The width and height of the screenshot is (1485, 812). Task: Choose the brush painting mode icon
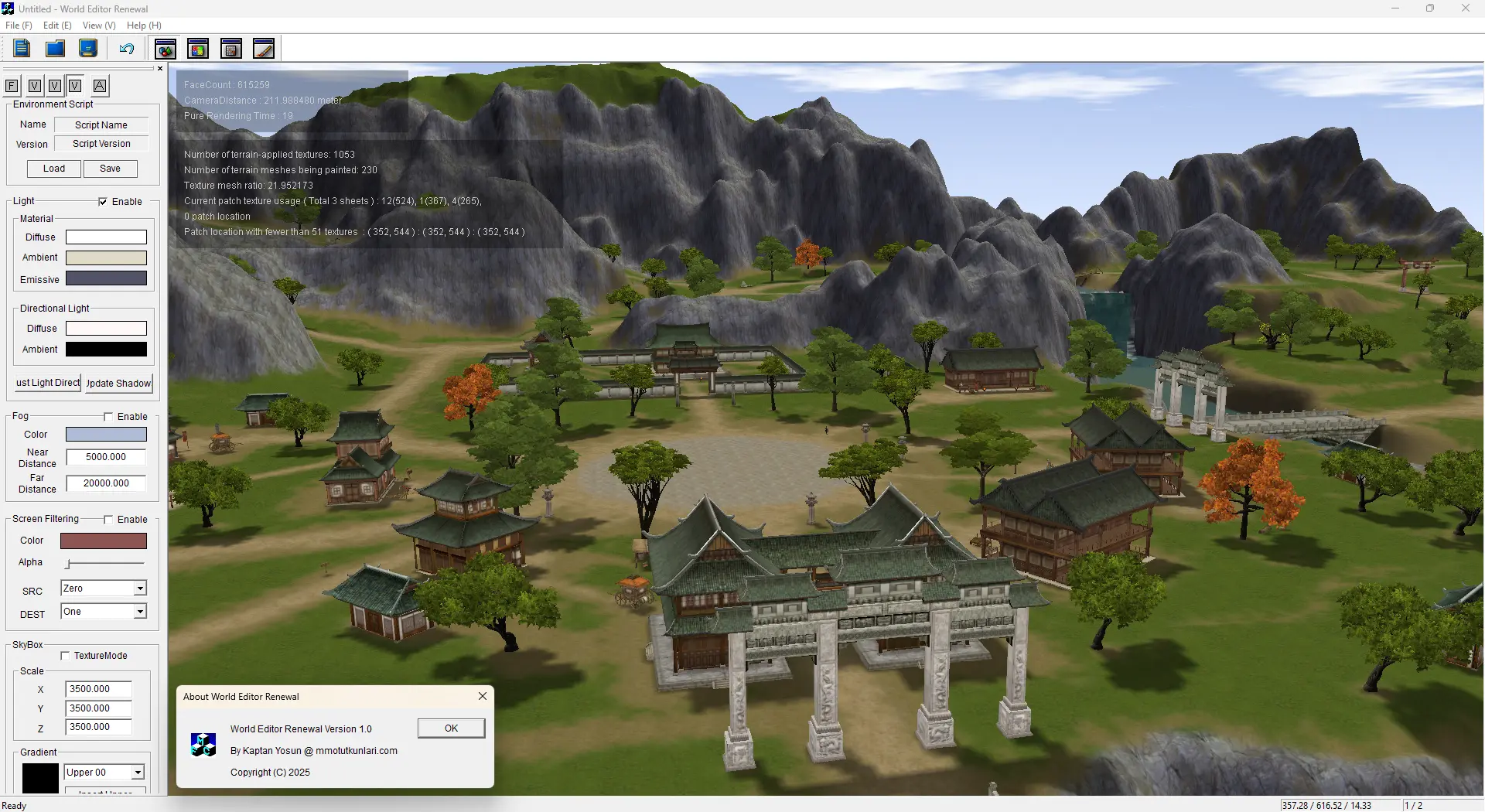pyautogui.click(x=264, y=48)
